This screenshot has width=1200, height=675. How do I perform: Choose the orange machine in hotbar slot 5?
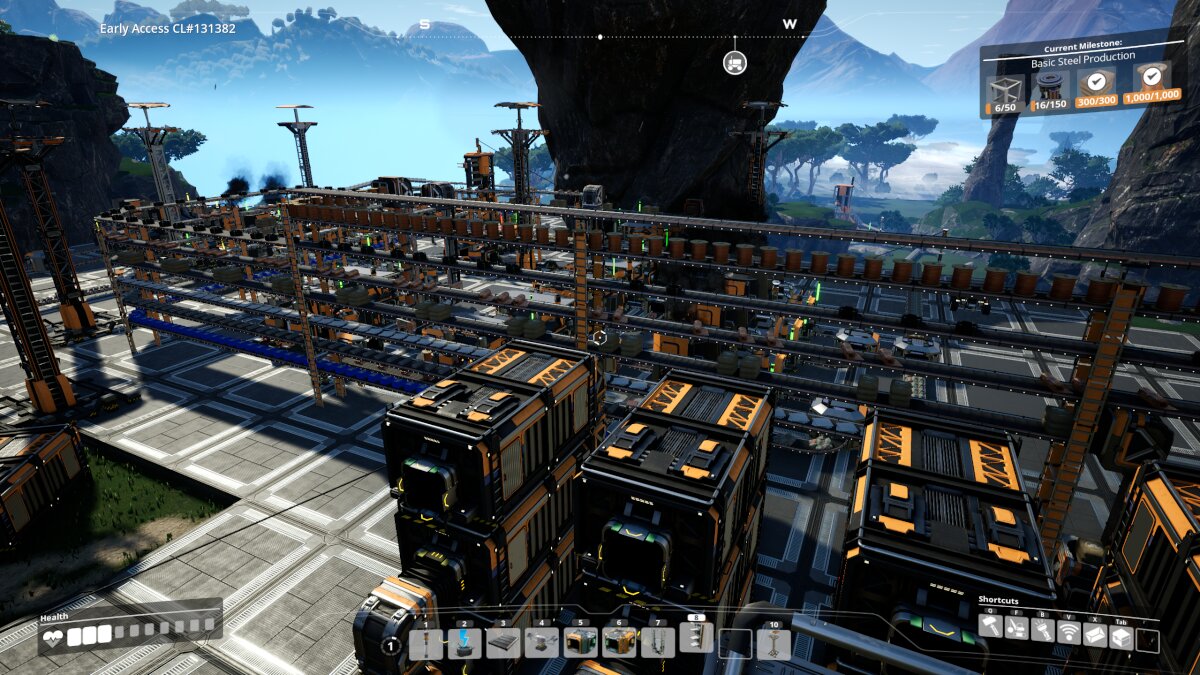point(580,643)
